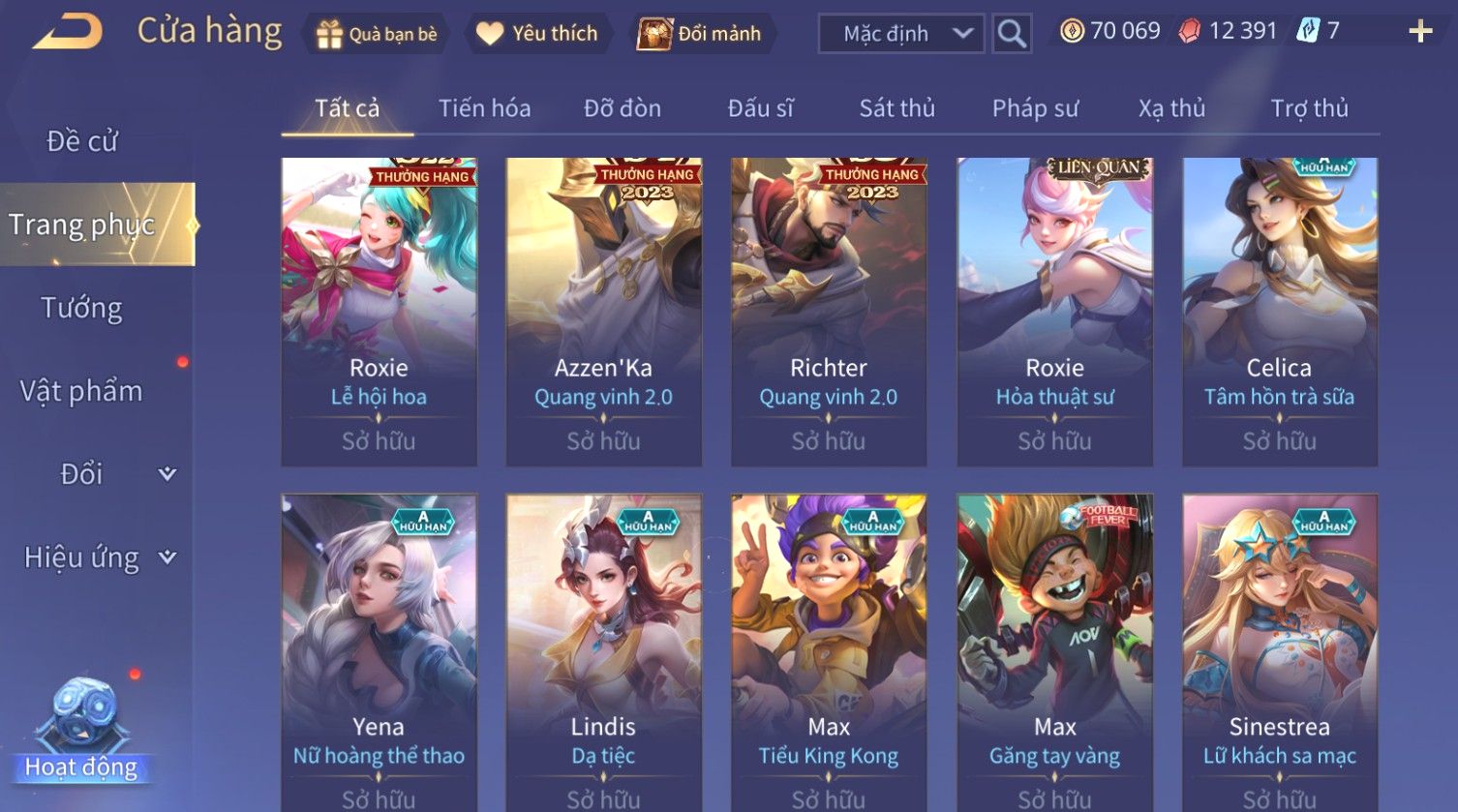Expand the Hiệu ứng menu
Image resolution: width=1458 pixels, height=812 pixels.
(x=99, y=557)
